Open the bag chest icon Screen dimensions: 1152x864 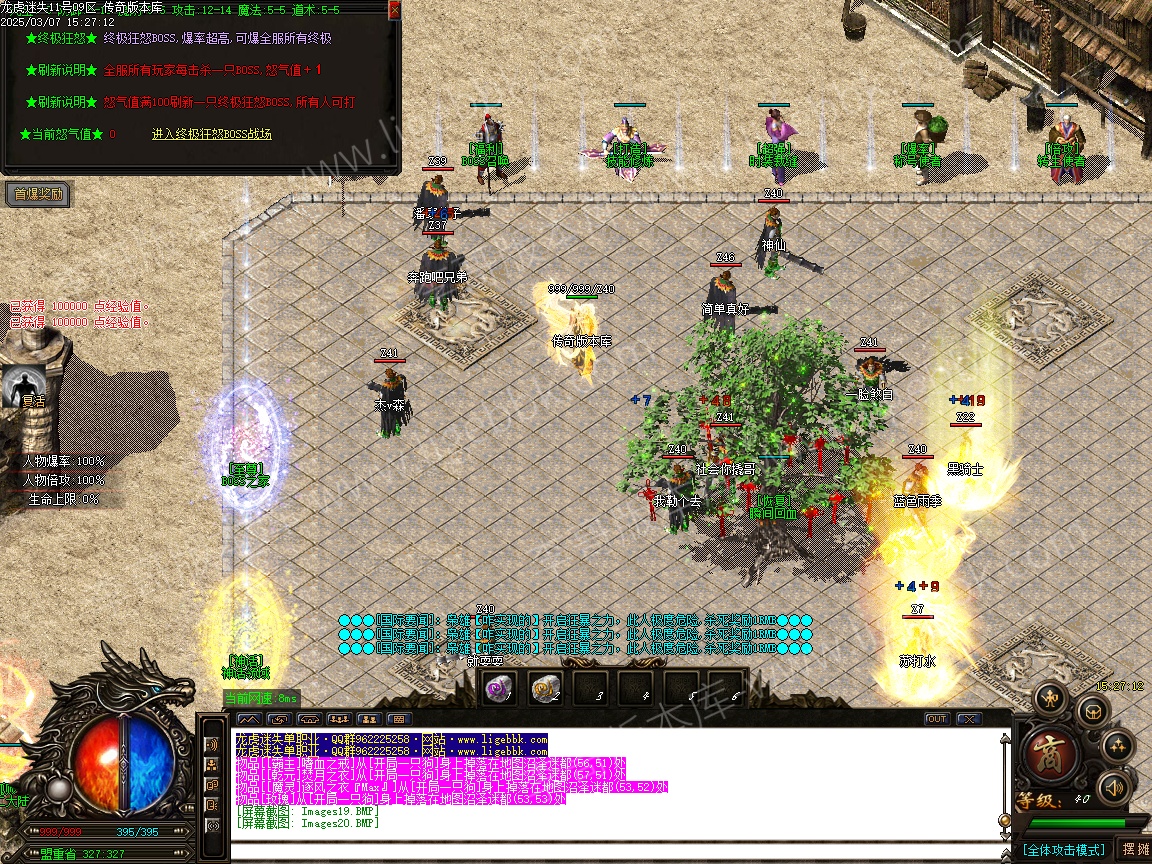[x=1091, y=711]
